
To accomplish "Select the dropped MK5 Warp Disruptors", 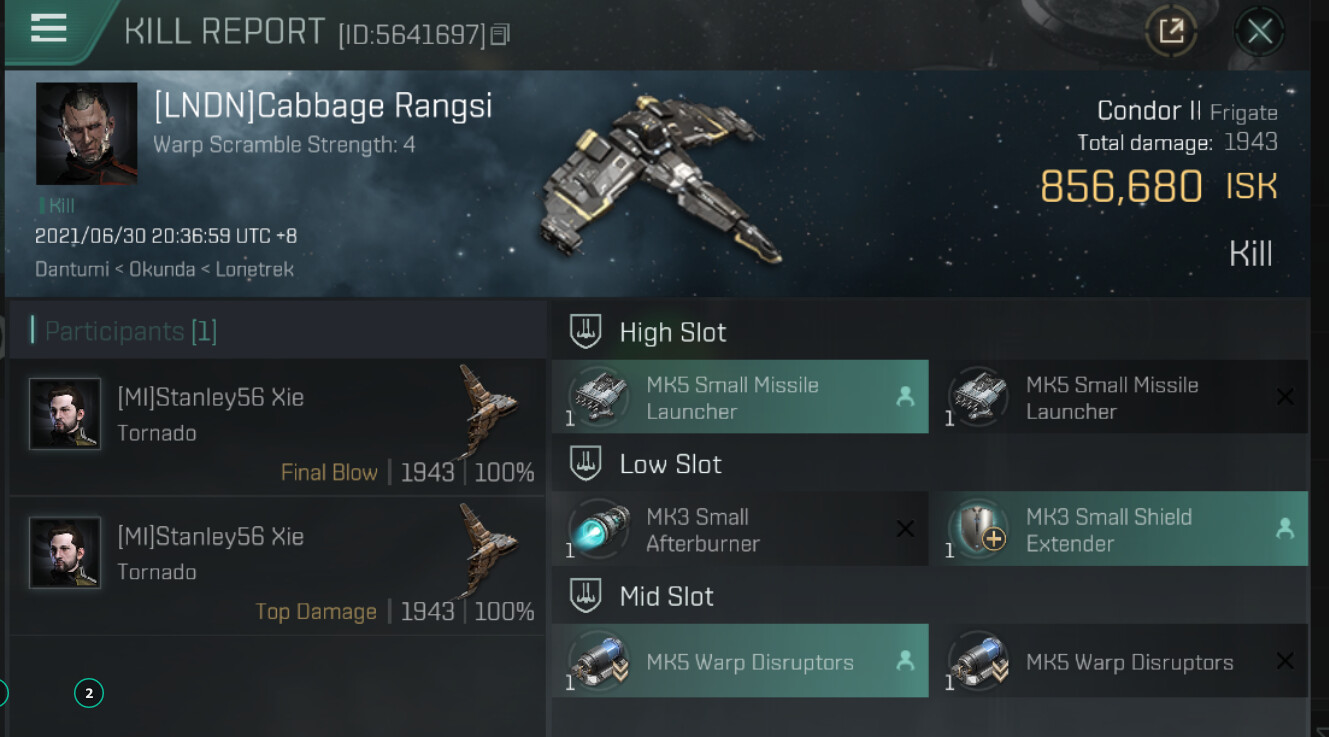I will point(740,661).
